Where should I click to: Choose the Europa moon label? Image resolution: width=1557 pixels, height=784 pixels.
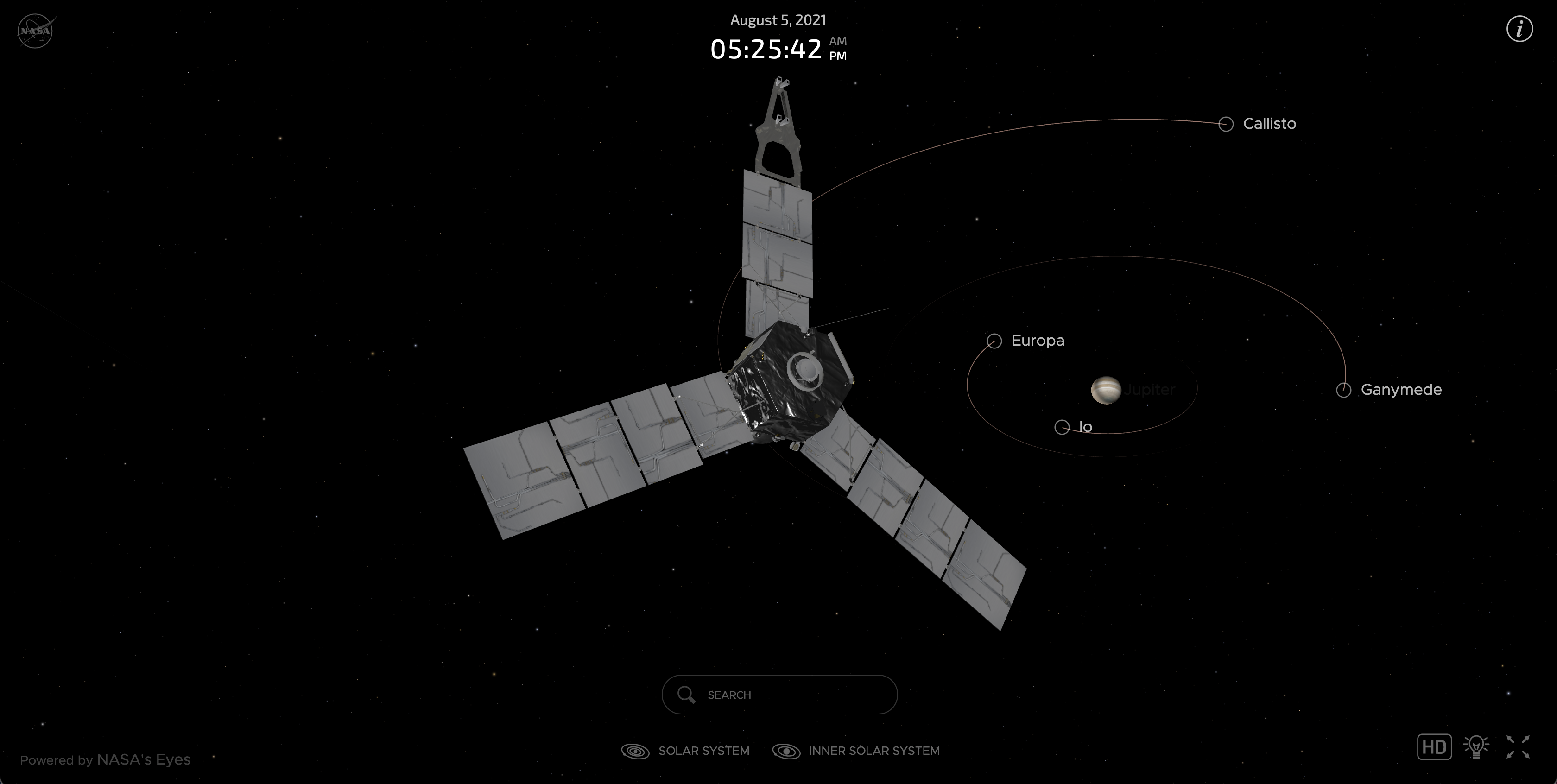1037,341
